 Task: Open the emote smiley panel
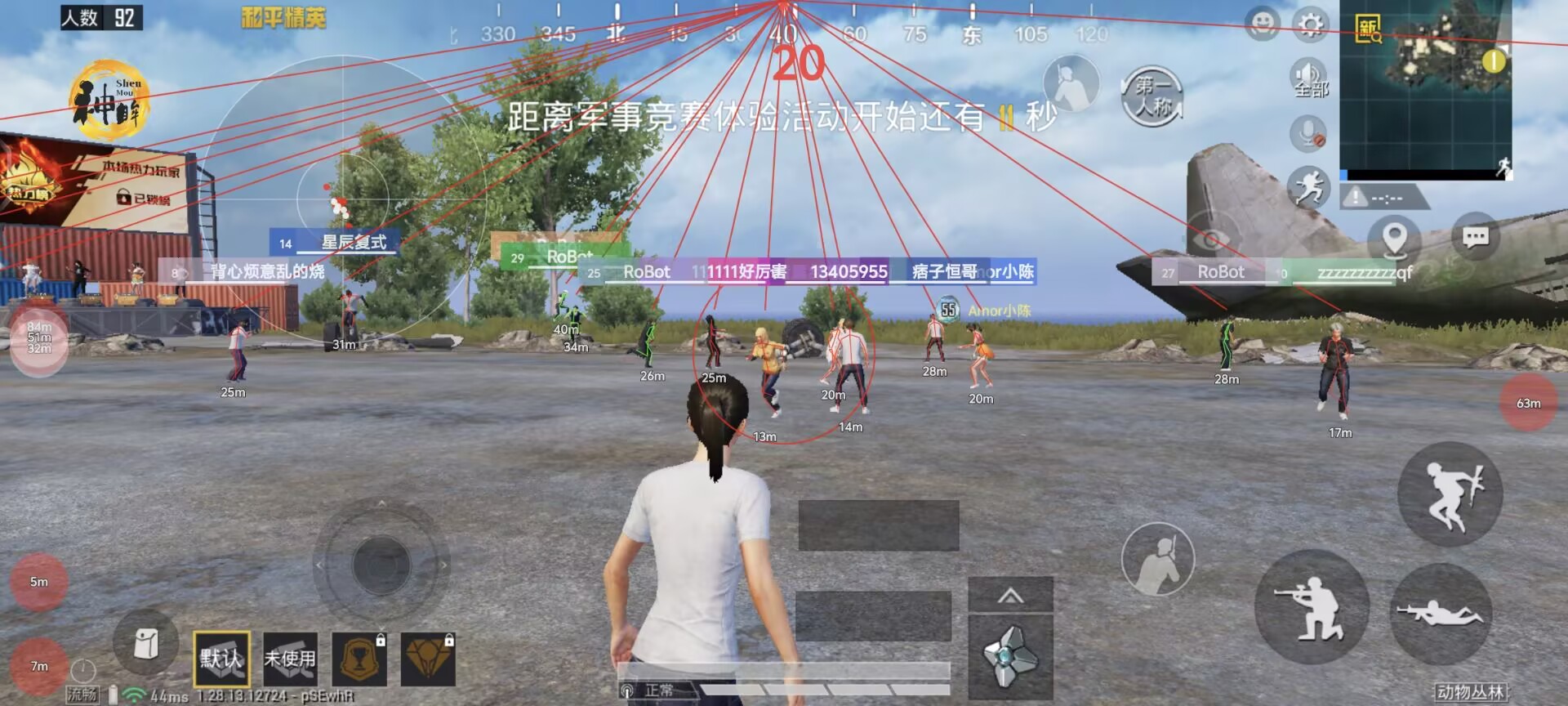coord(1264,25)
